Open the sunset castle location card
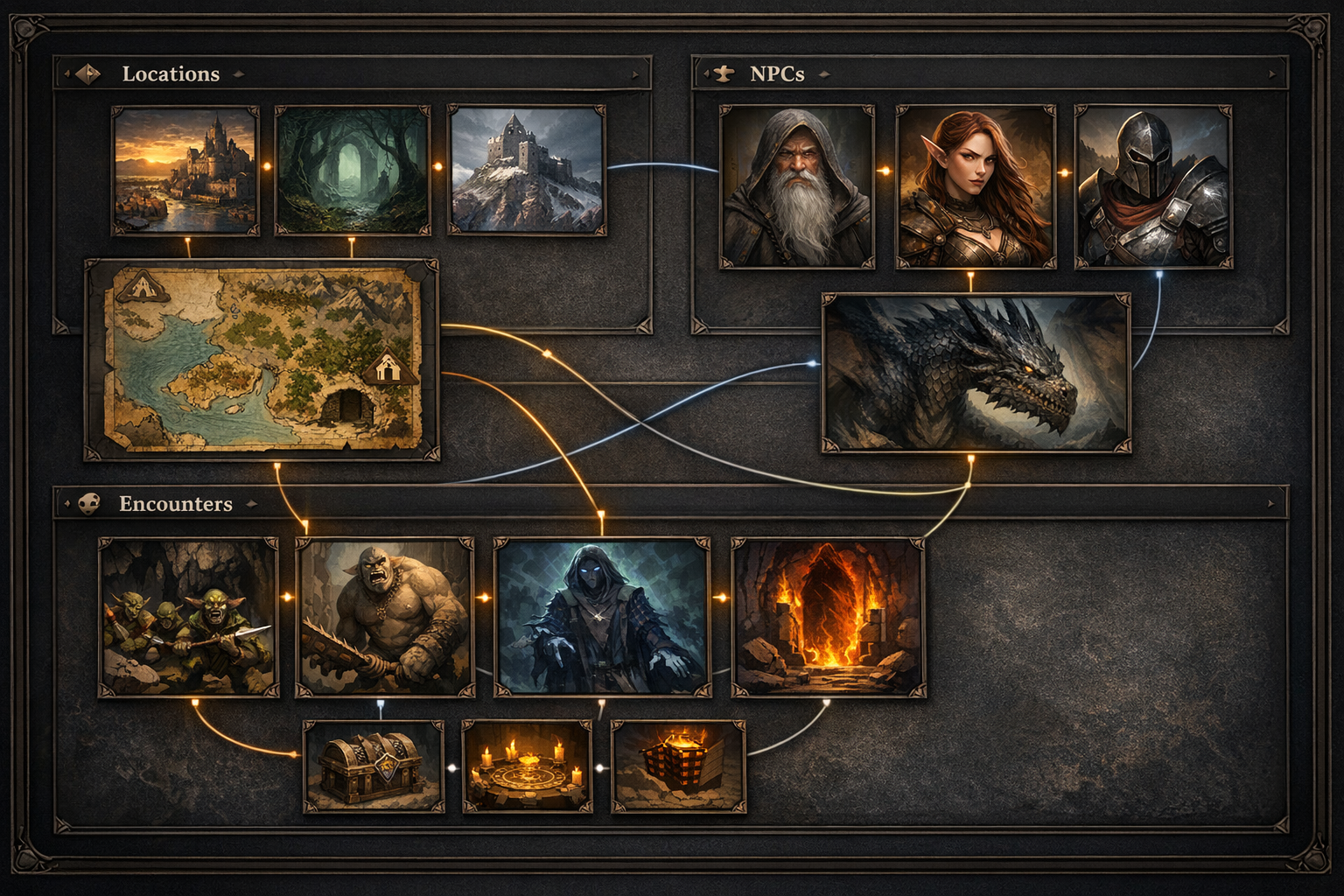The height and width of the screenshot is (896, 1344). click(185, 171)
